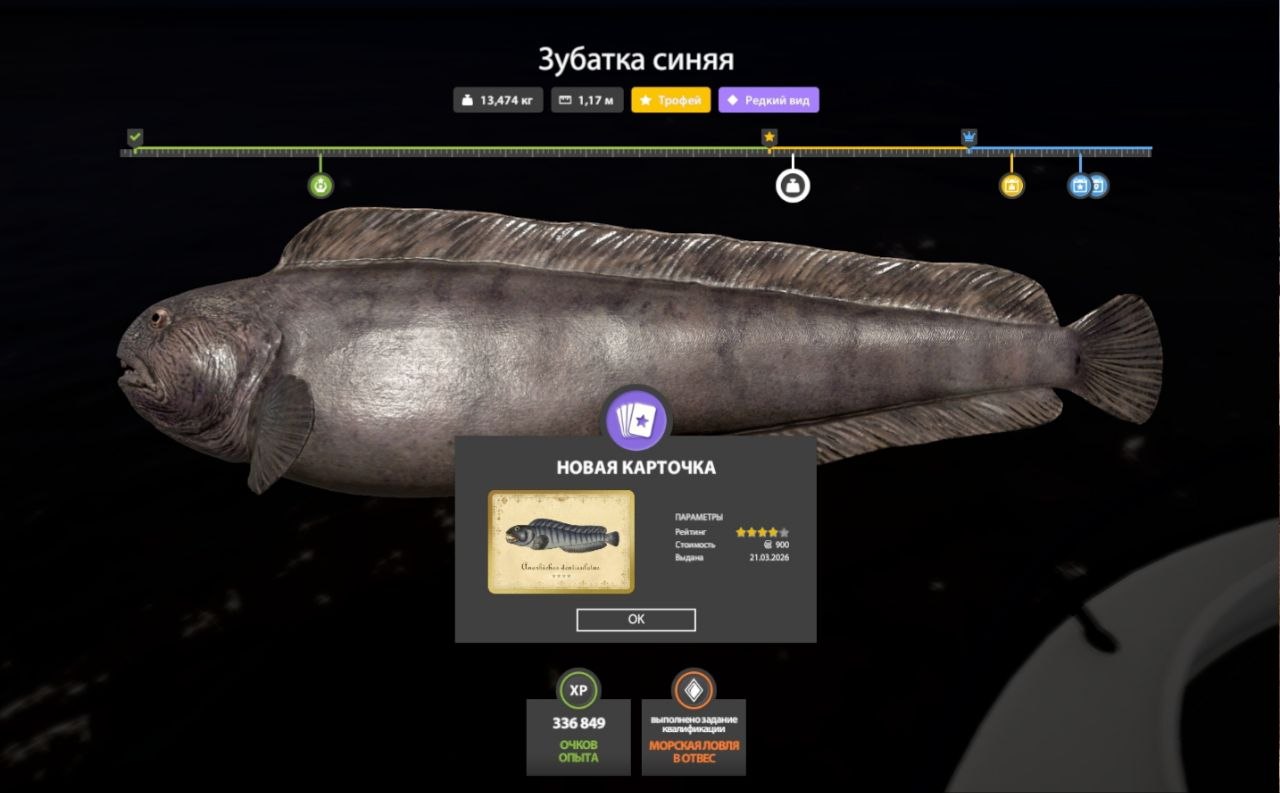This screenshot has height=793, width=1280.
Task: Click the purple cards icon above the popup
Action: pos(636,420)
